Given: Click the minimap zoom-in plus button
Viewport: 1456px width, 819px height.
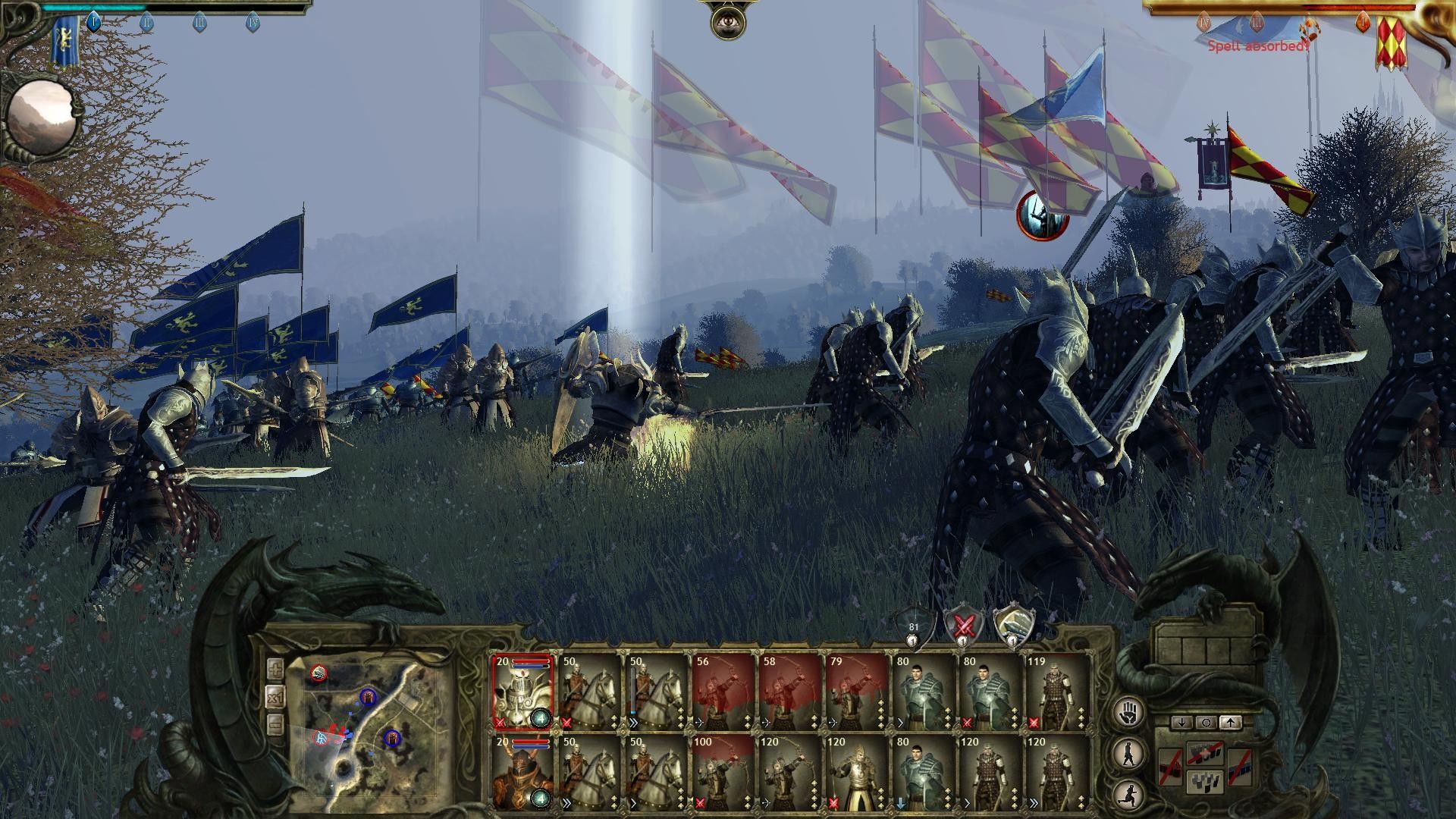Looking at the screenshot, I should tap(275, 670).
